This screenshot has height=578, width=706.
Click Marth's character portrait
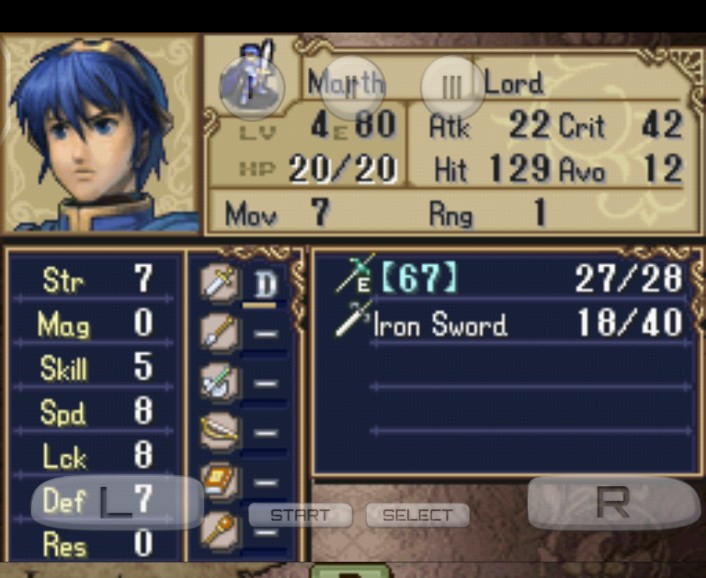point(100,134)
